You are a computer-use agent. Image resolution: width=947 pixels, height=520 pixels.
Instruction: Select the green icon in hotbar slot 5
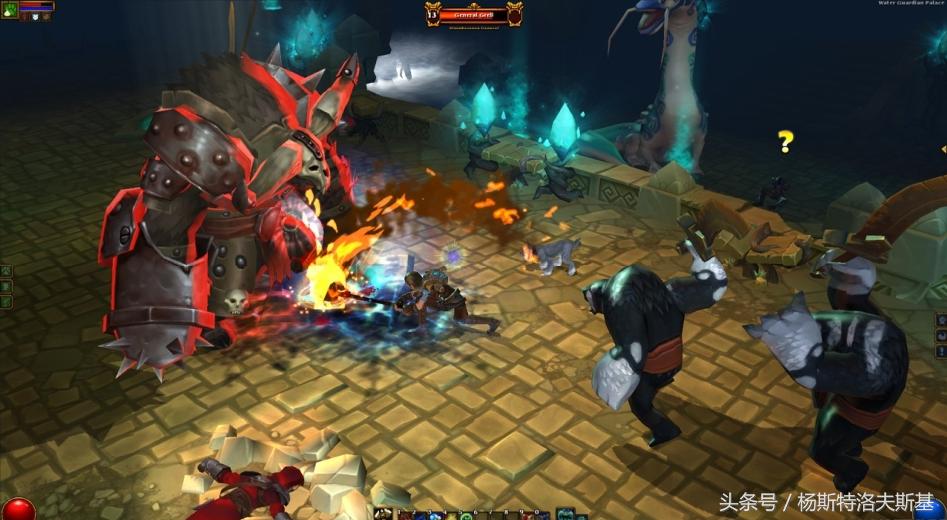pyautogui.click(x=466, y=514)
